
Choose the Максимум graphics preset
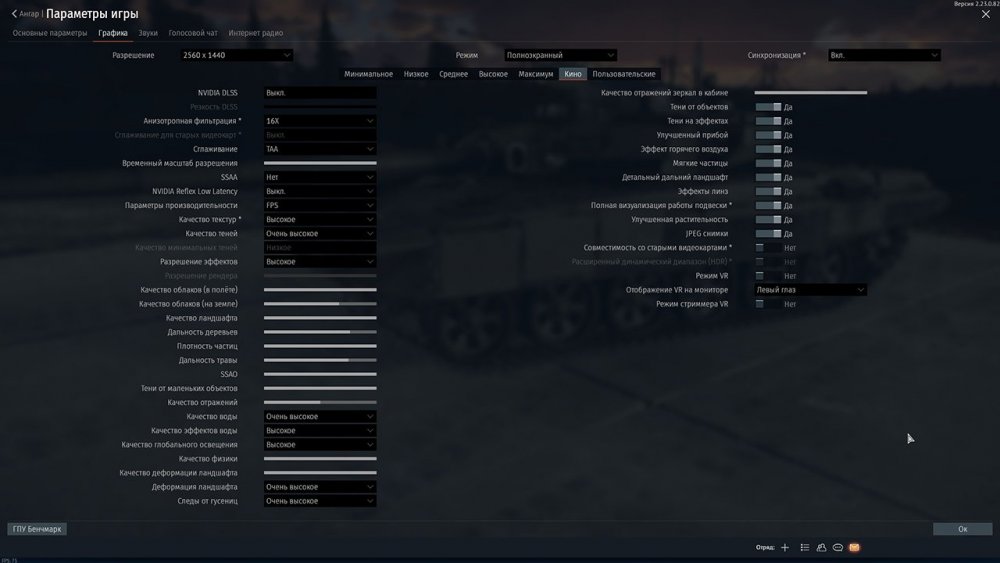tap(536, 74)
